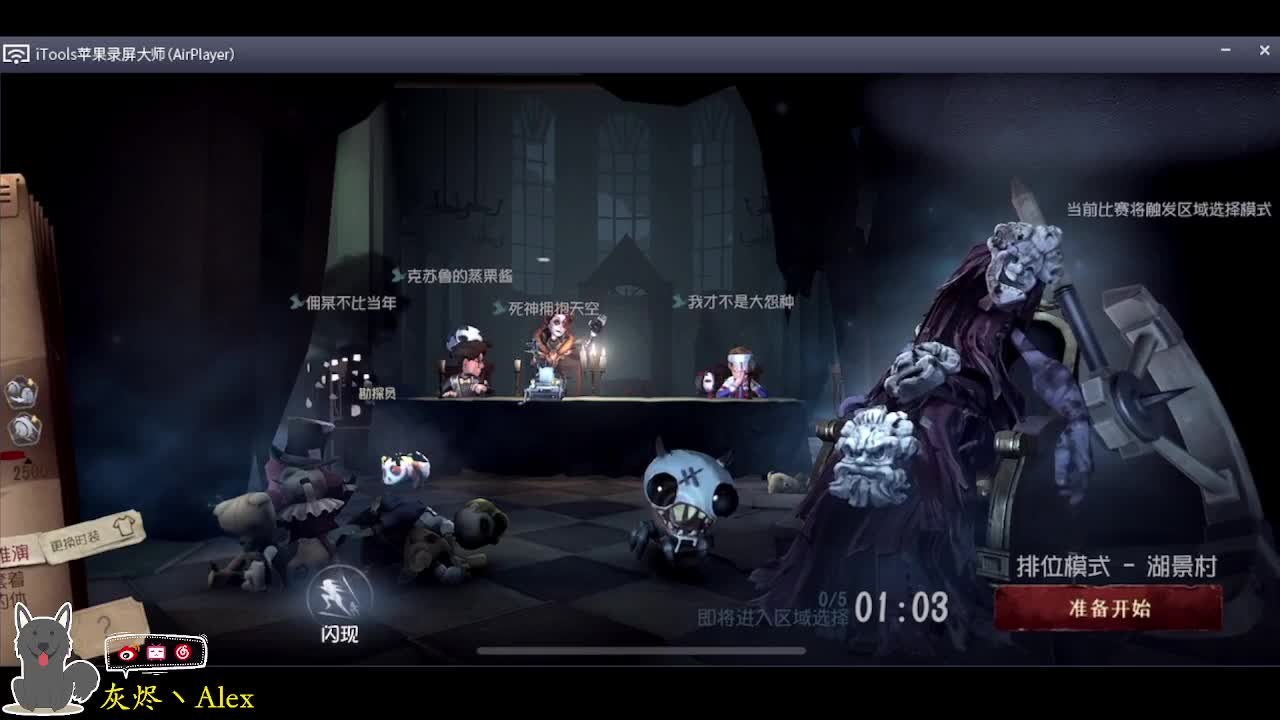Open the 更换时装 costume change panel
Image resolution: width=1280 pixels, height=720 pixels.
[78, 541]
